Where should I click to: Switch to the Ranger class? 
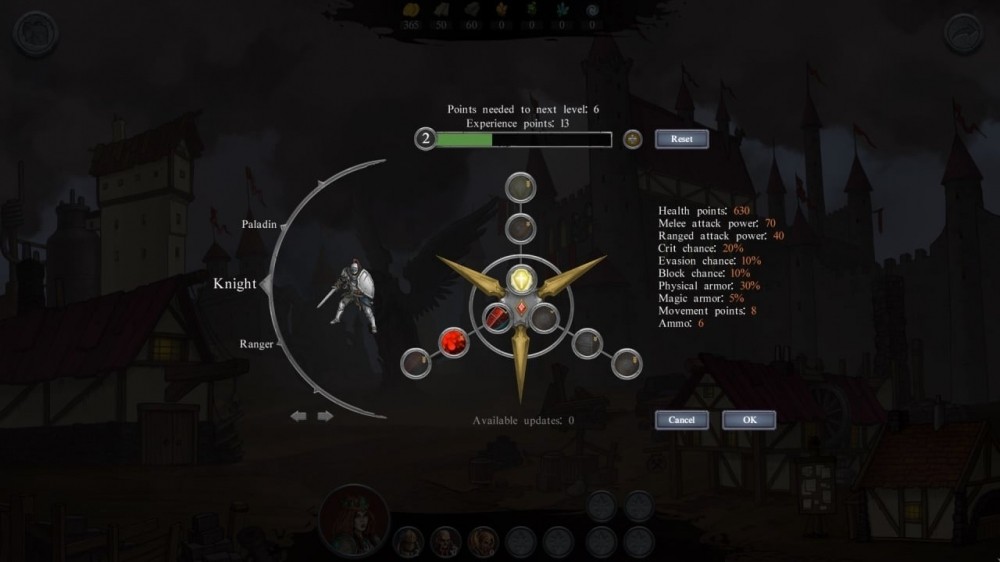coord(257,344)
